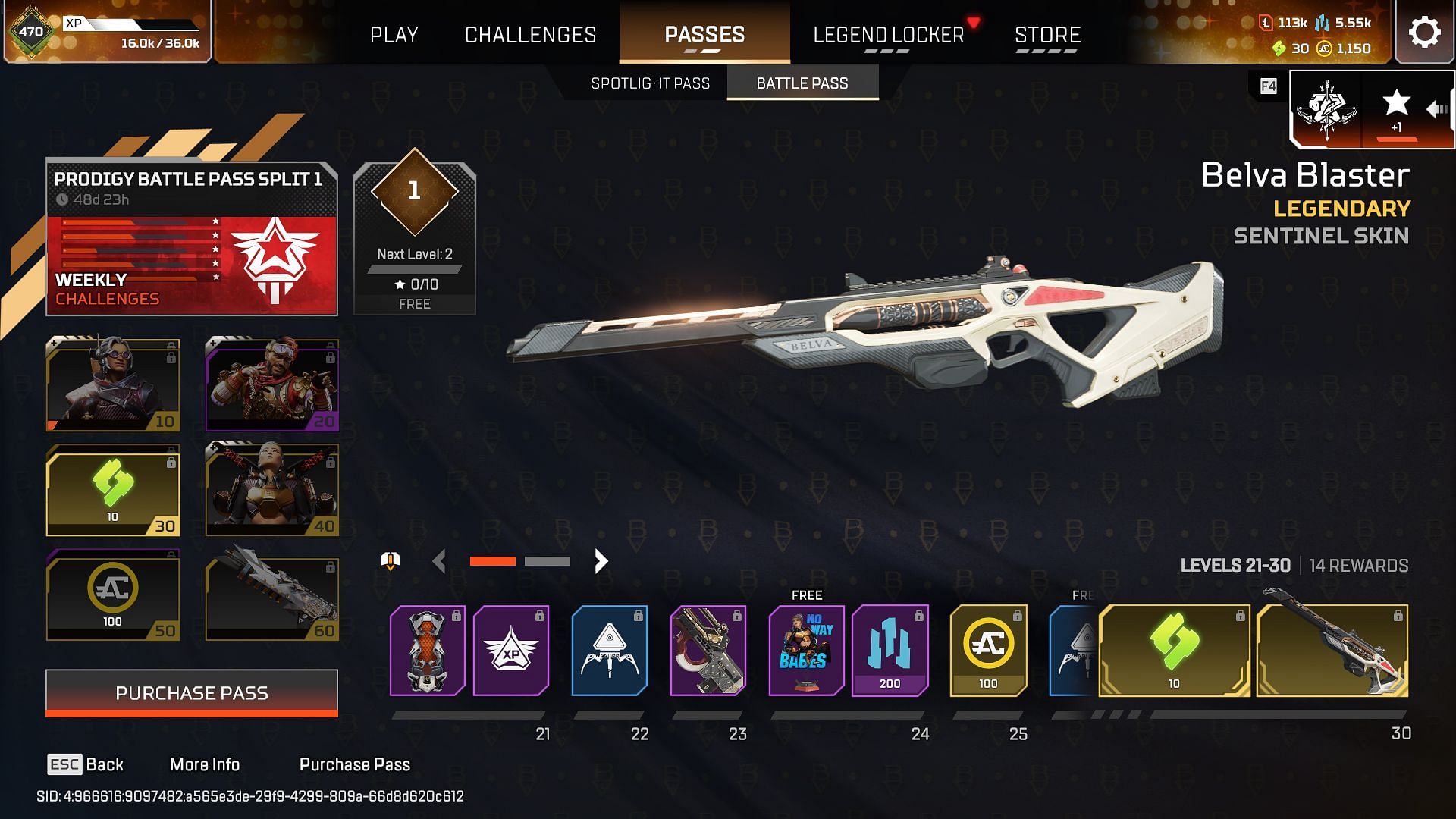Select the No Way Babes free reward
Image resolution: width=1456 pixels, height=819 pixels.
[x=806, y=650]
